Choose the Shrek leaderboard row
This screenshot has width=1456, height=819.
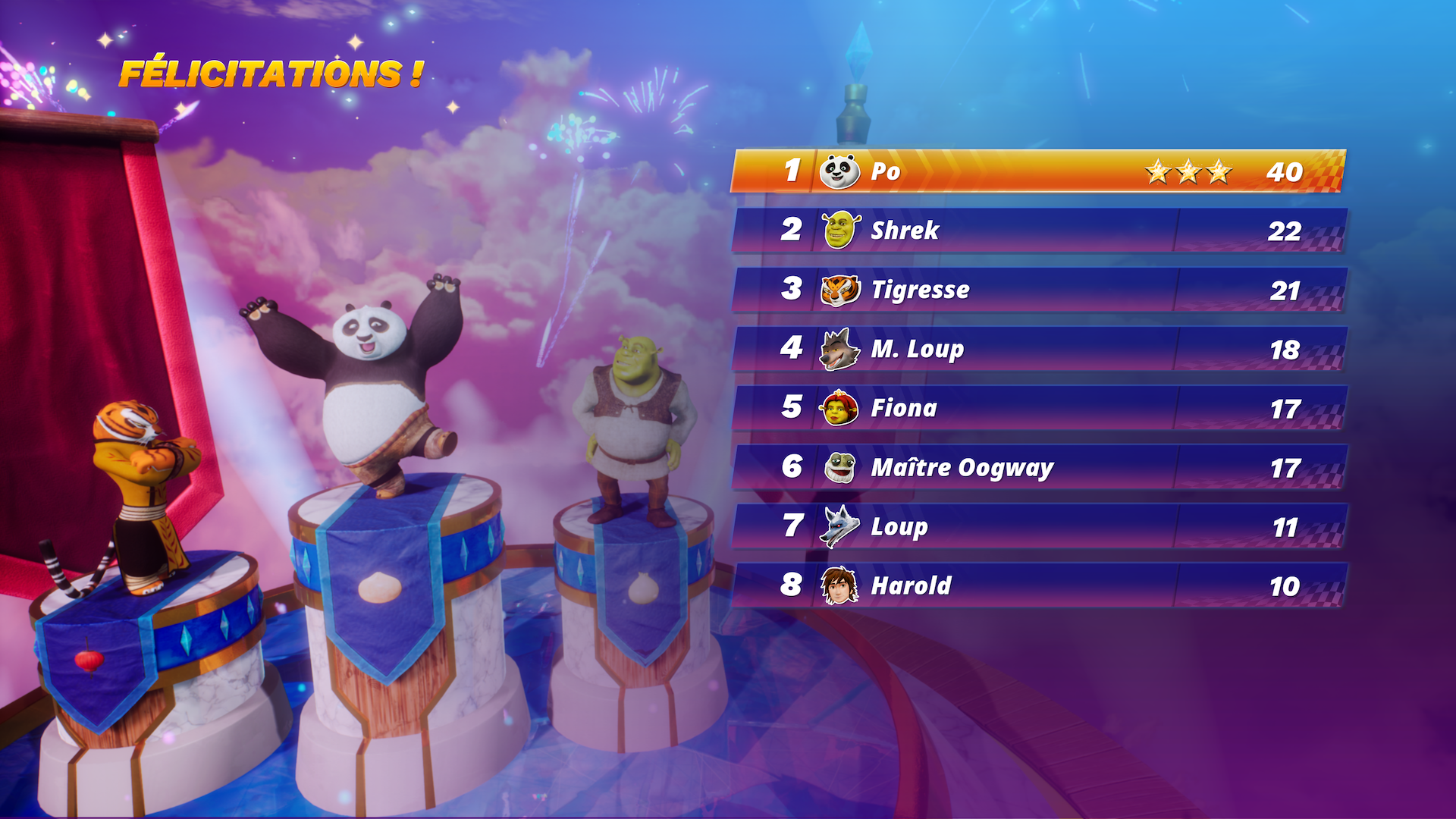tap(1037, 231)
